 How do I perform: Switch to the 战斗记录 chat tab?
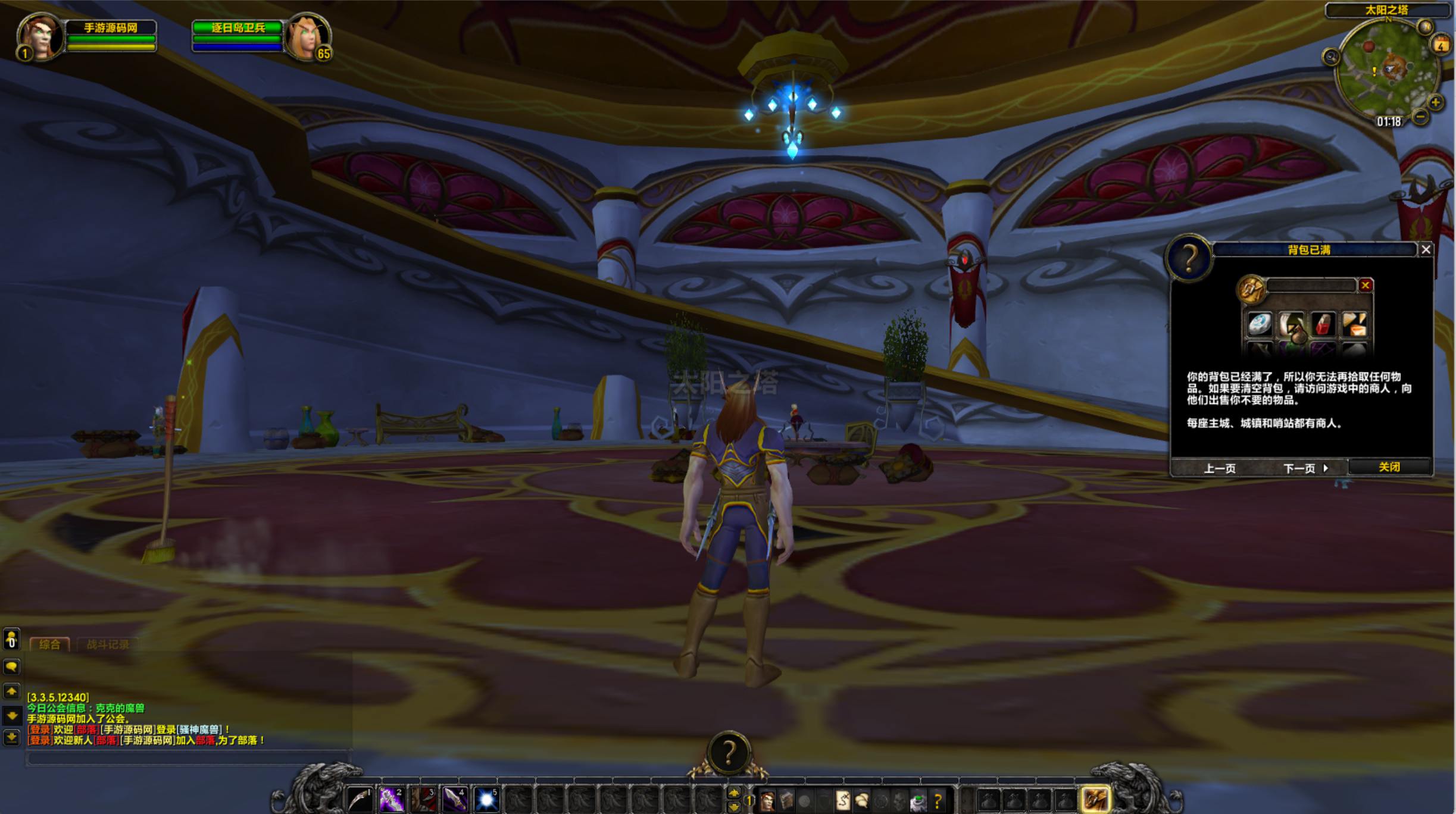pos(108,644)
